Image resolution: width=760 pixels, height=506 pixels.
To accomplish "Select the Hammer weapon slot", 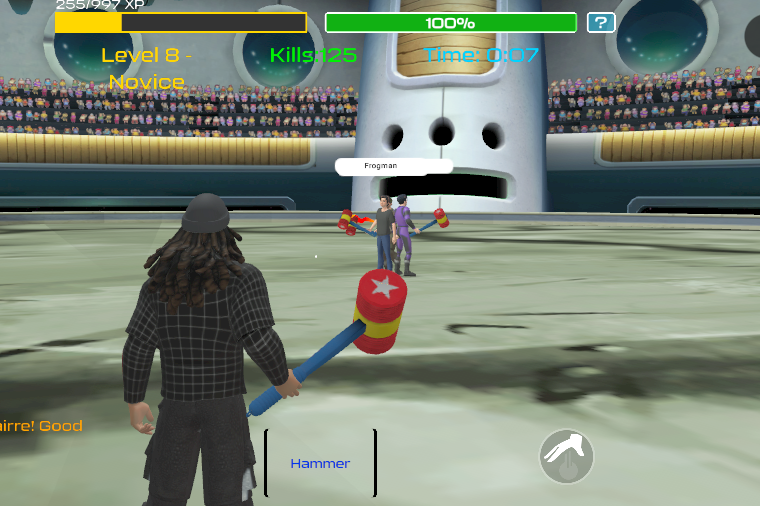I will 320,463.
